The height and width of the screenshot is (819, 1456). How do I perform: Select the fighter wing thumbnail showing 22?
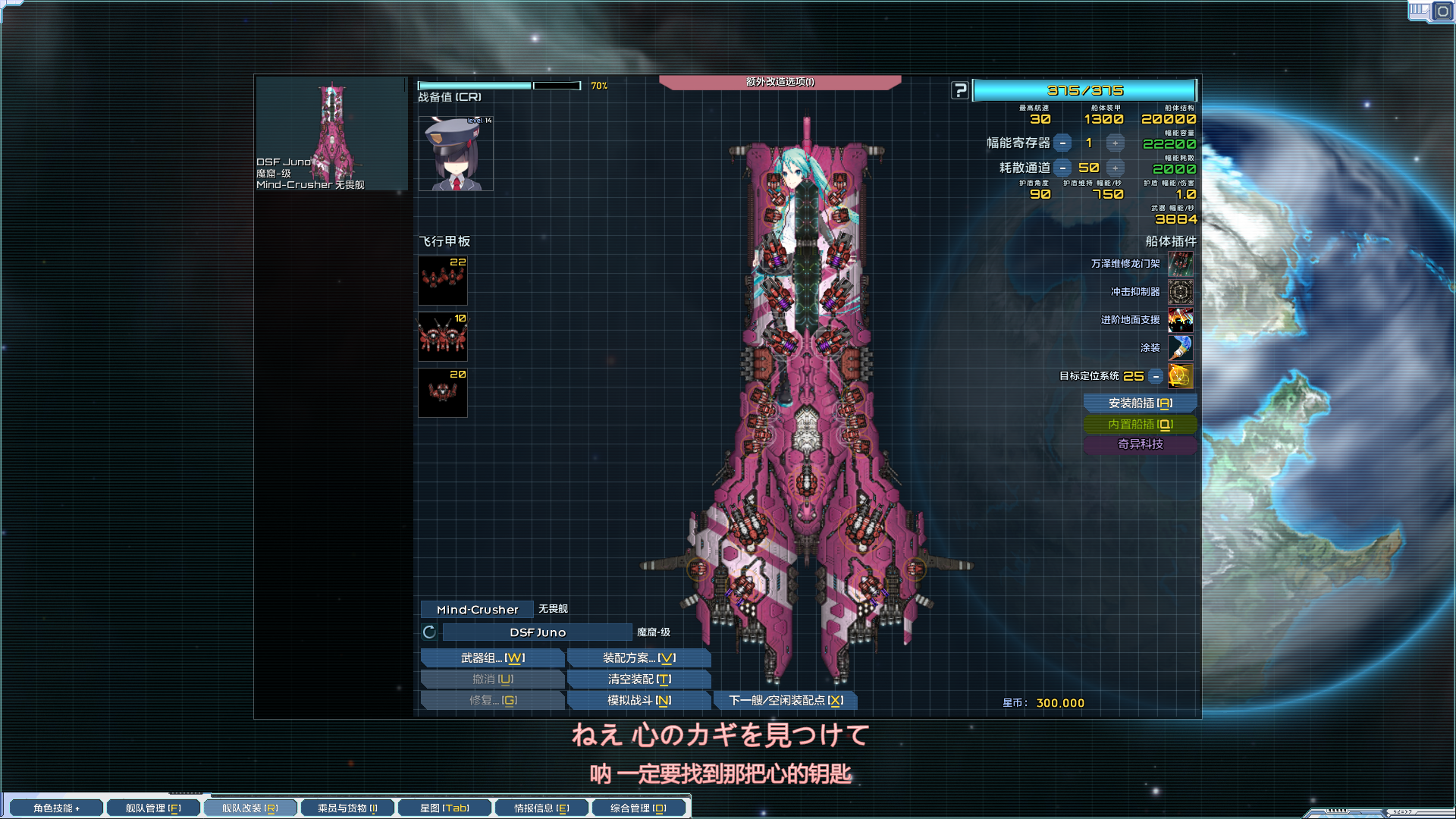coord(442,280)
